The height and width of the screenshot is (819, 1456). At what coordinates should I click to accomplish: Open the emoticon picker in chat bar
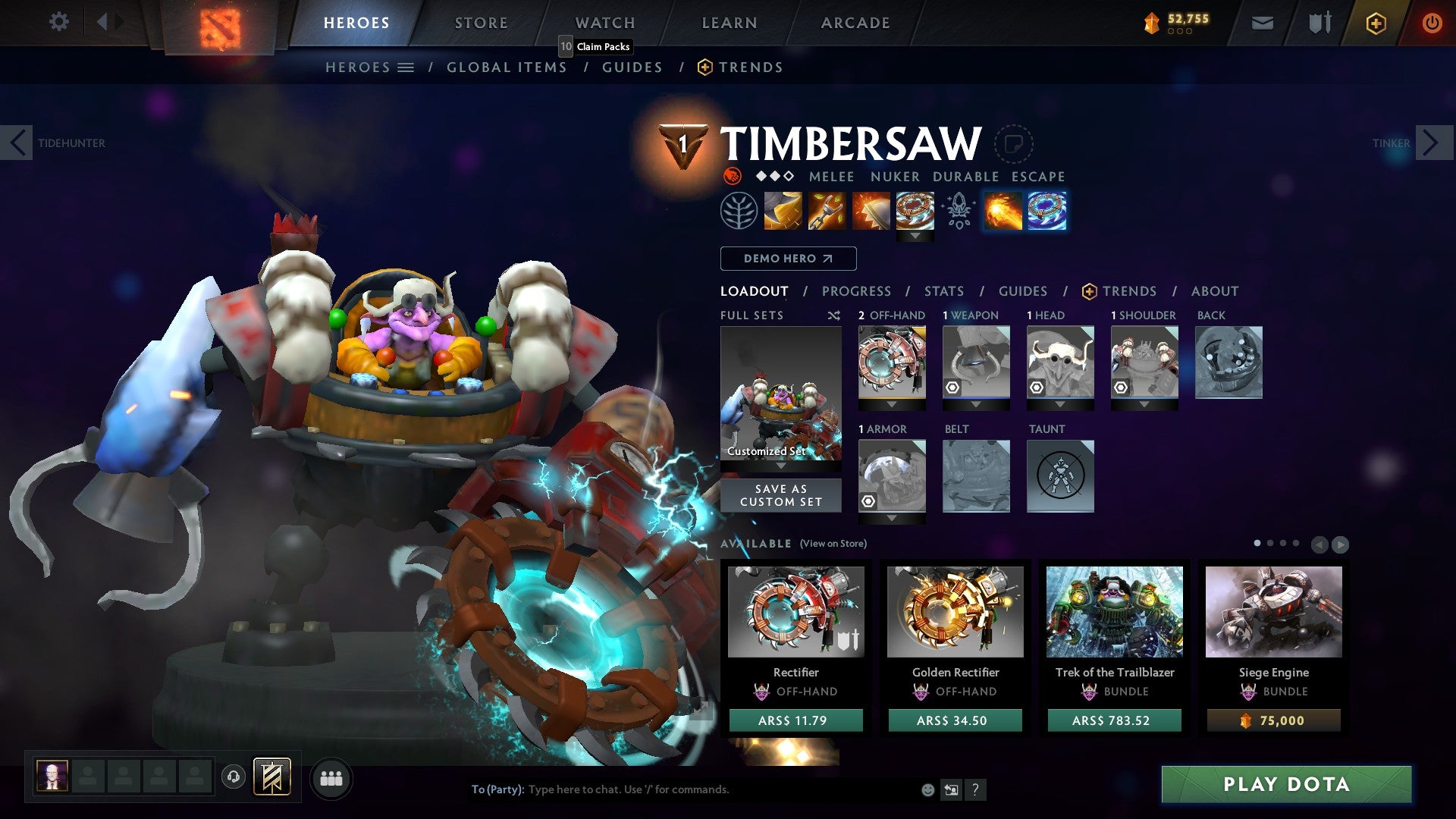pyautogui.click(x=927, y=789)
